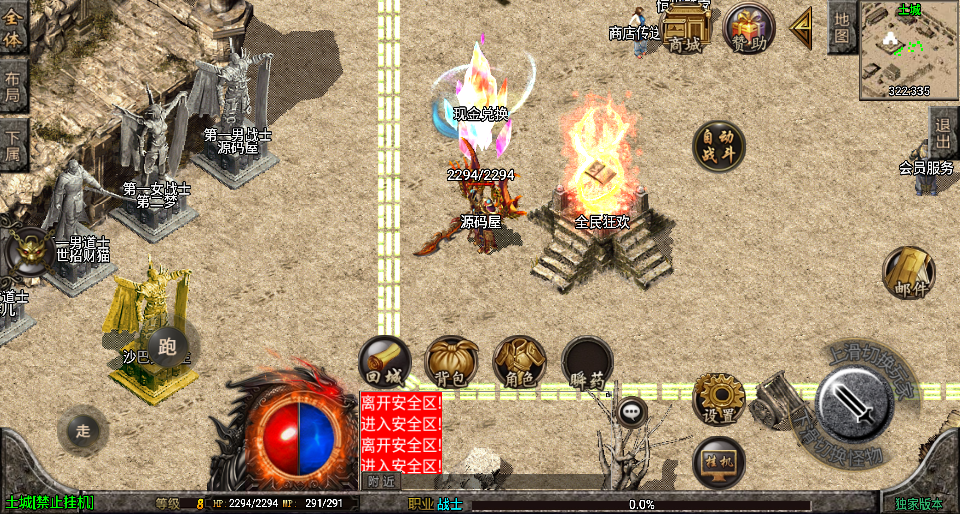Toggle 自动战斗 auto battle

coord(719,146)
